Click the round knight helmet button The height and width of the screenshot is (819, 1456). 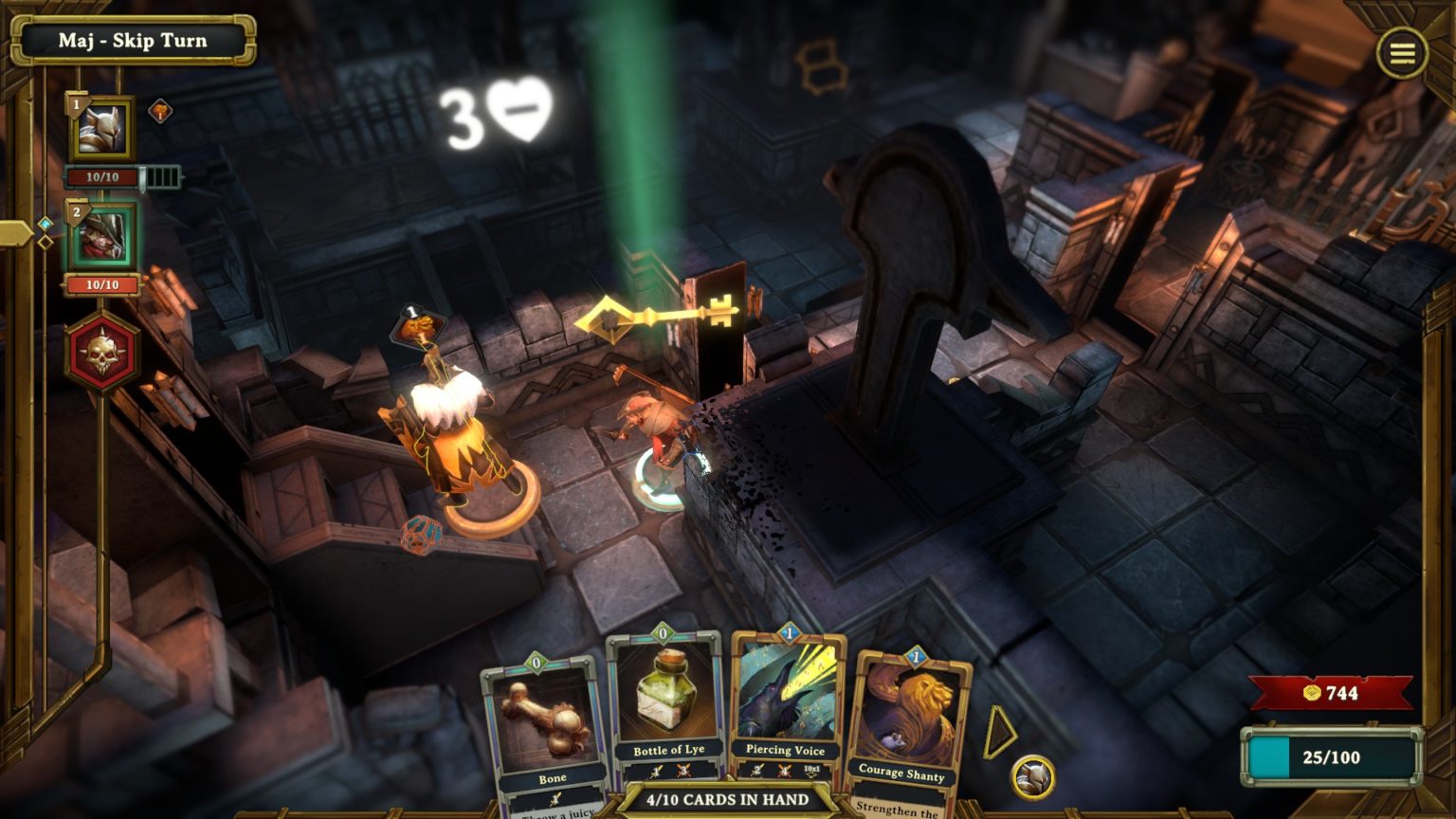pyautogui.click(x=1033, y=778)
